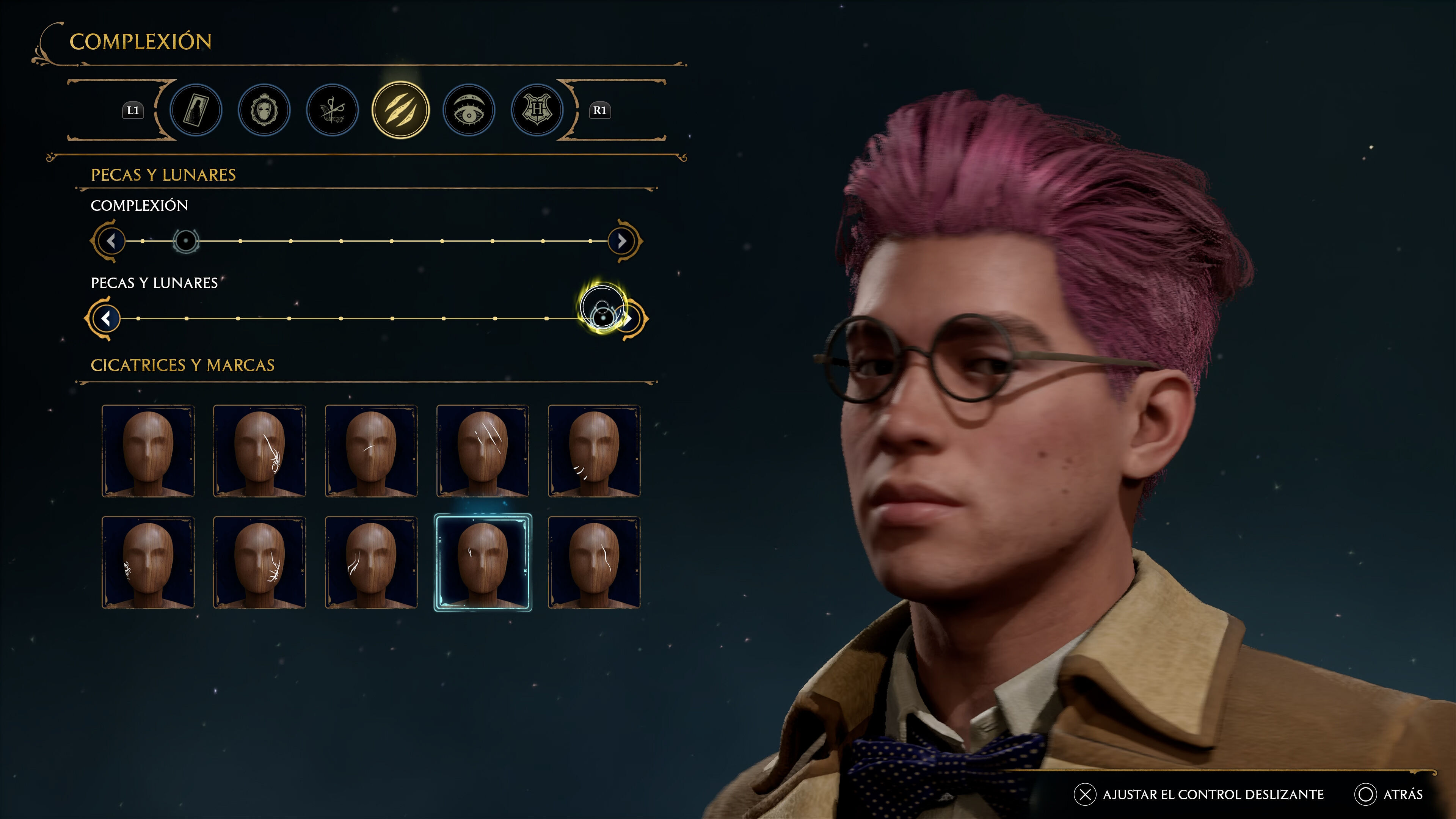Pick the small nose-bridge scar thumbnail
1456x819 pixels.
click(x=371, y=451)
